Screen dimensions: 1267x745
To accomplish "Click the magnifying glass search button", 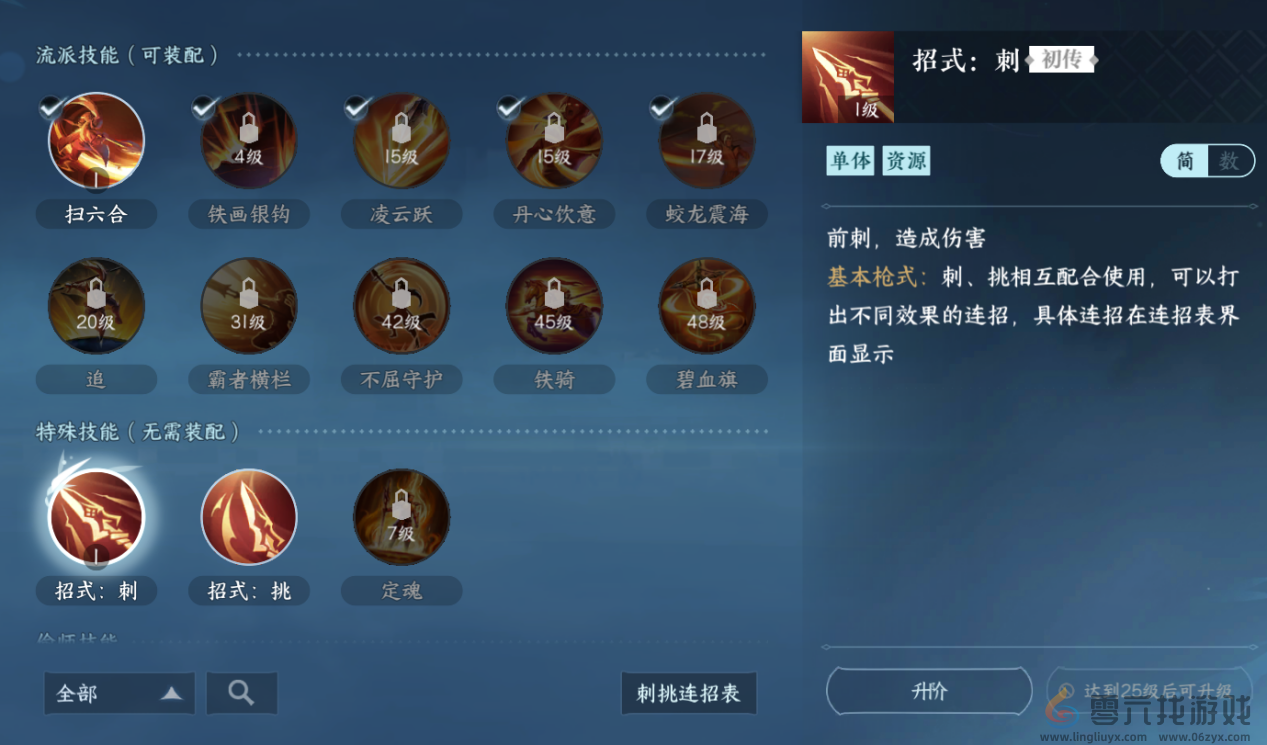I will coord(241,693).
